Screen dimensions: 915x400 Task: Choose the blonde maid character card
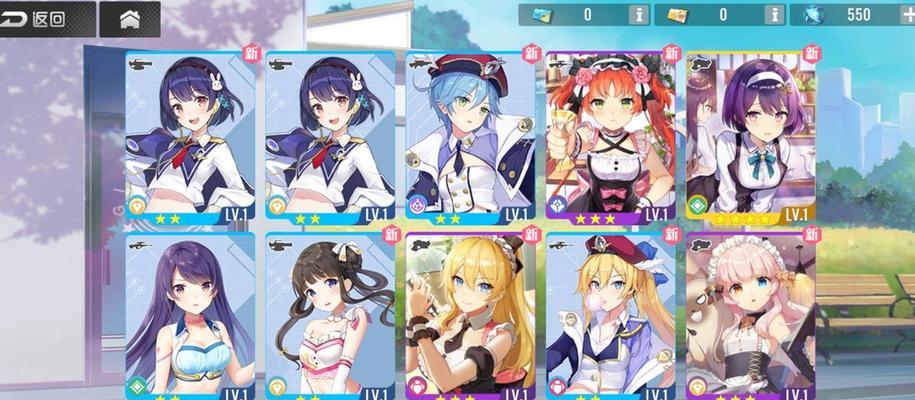pos(468,316)
